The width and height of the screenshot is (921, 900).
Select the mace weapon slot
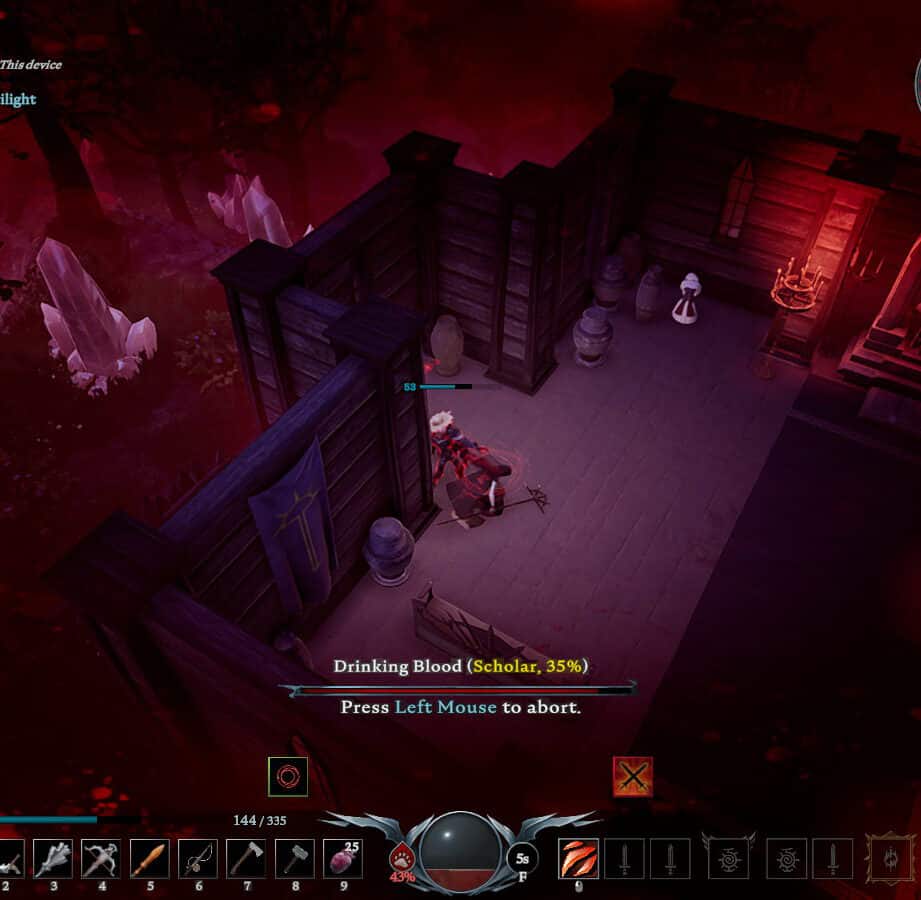[53, 858]
